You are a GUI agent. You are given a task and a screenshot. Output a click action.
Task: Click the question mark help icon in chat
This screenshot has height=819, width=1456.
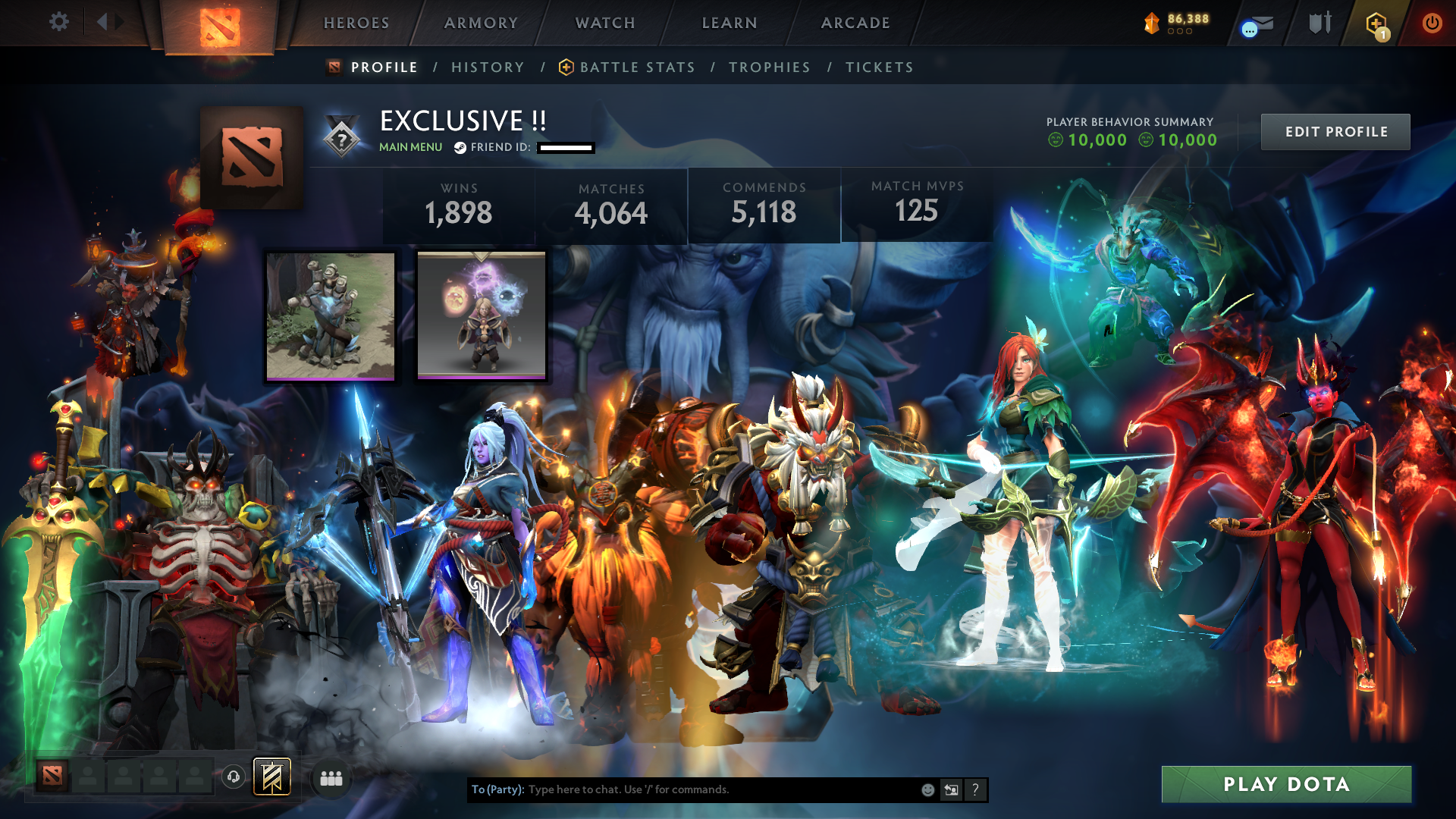[x=976, y=789]
